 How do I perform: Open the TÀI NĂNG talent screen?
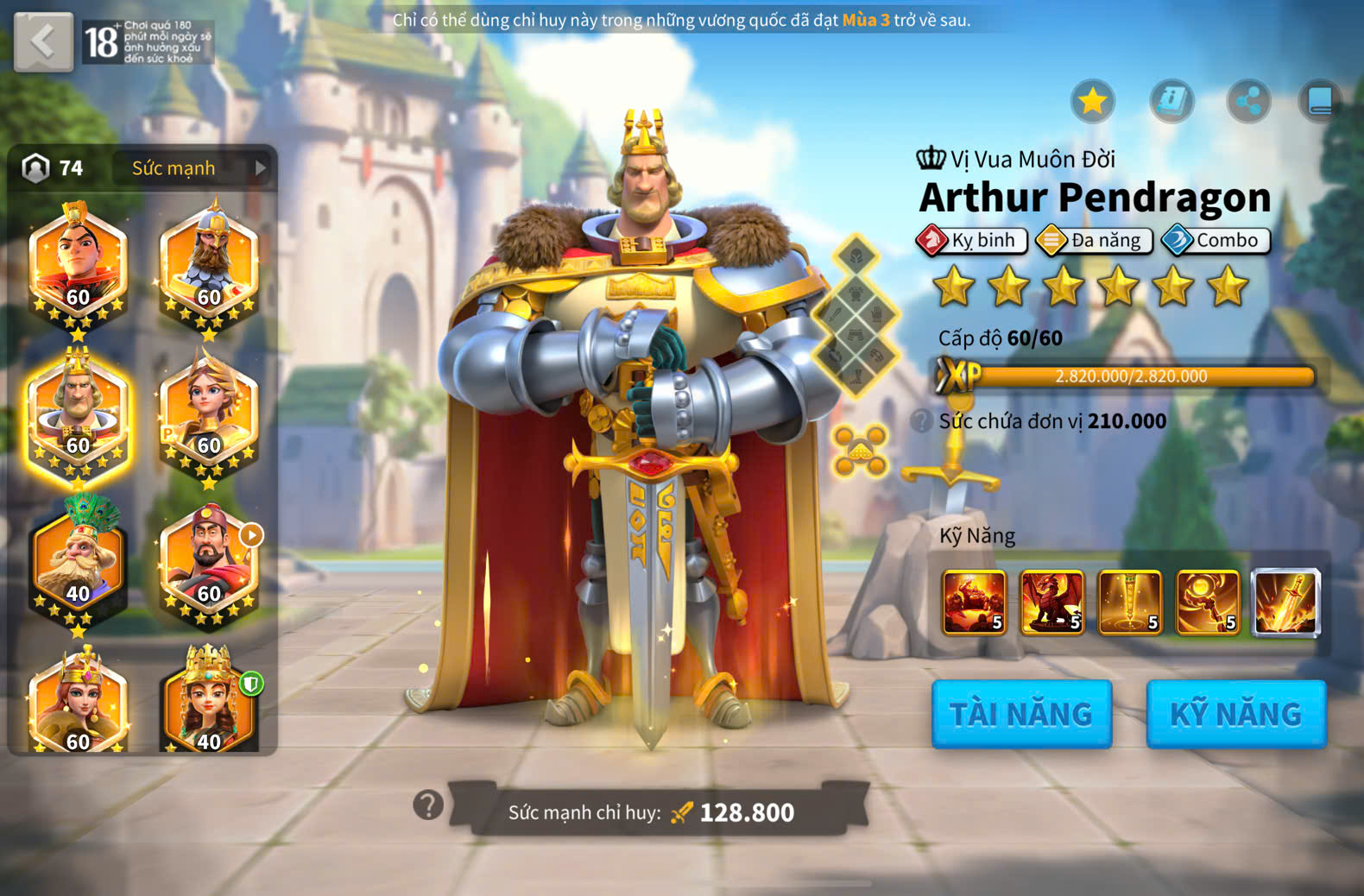tap(1021, 714)
